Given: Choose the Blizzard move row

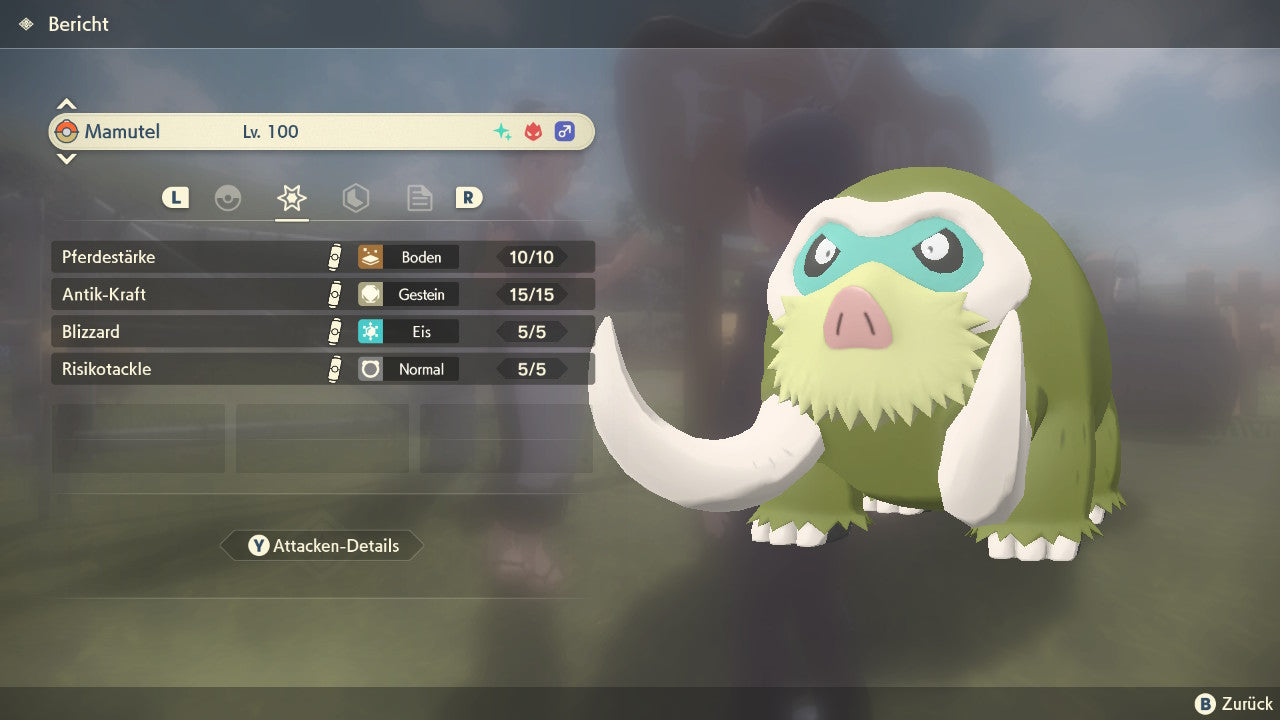Looking at the screenshot, I should [x=322, y=332].
